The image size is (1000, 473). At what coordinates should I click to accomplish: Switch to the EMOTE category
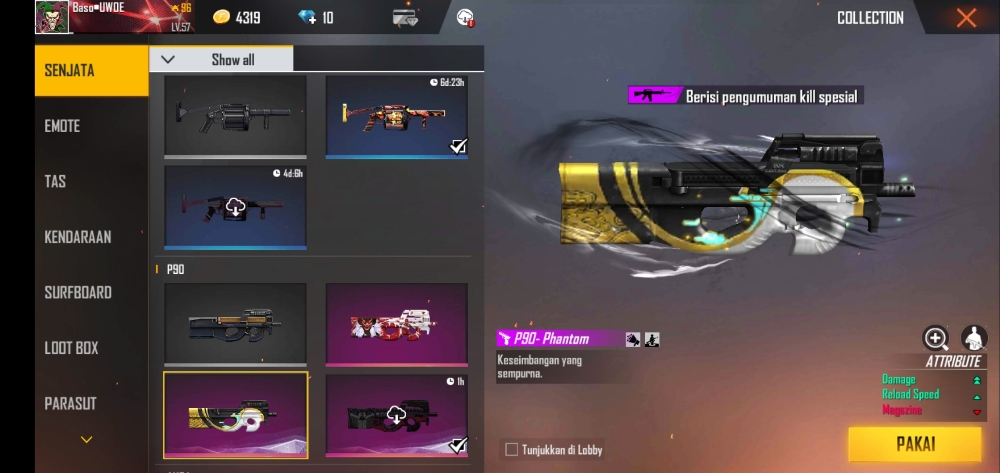(x=63, y=126)
